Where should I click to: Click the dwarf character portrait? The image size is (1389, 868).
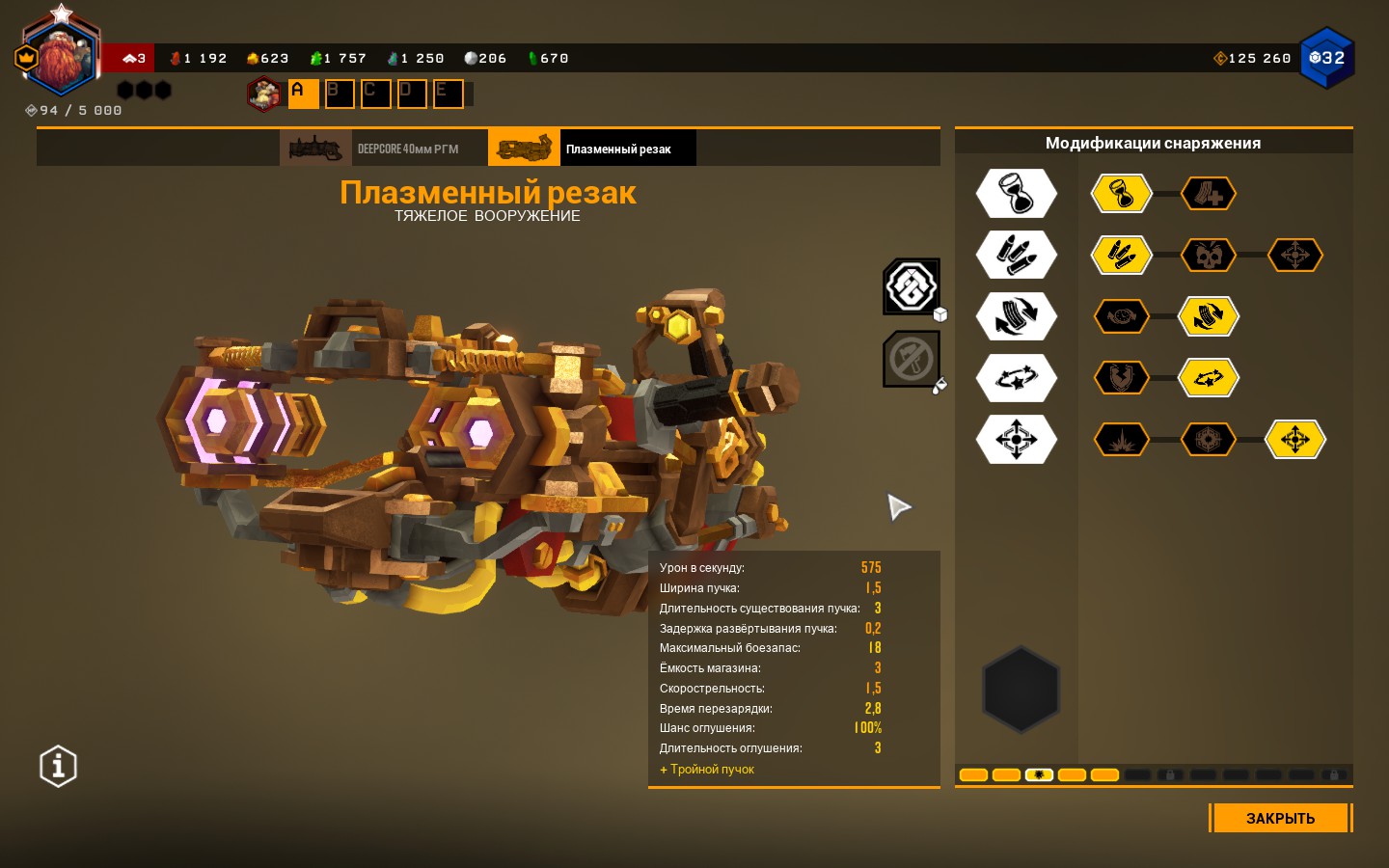coord(60,58)
